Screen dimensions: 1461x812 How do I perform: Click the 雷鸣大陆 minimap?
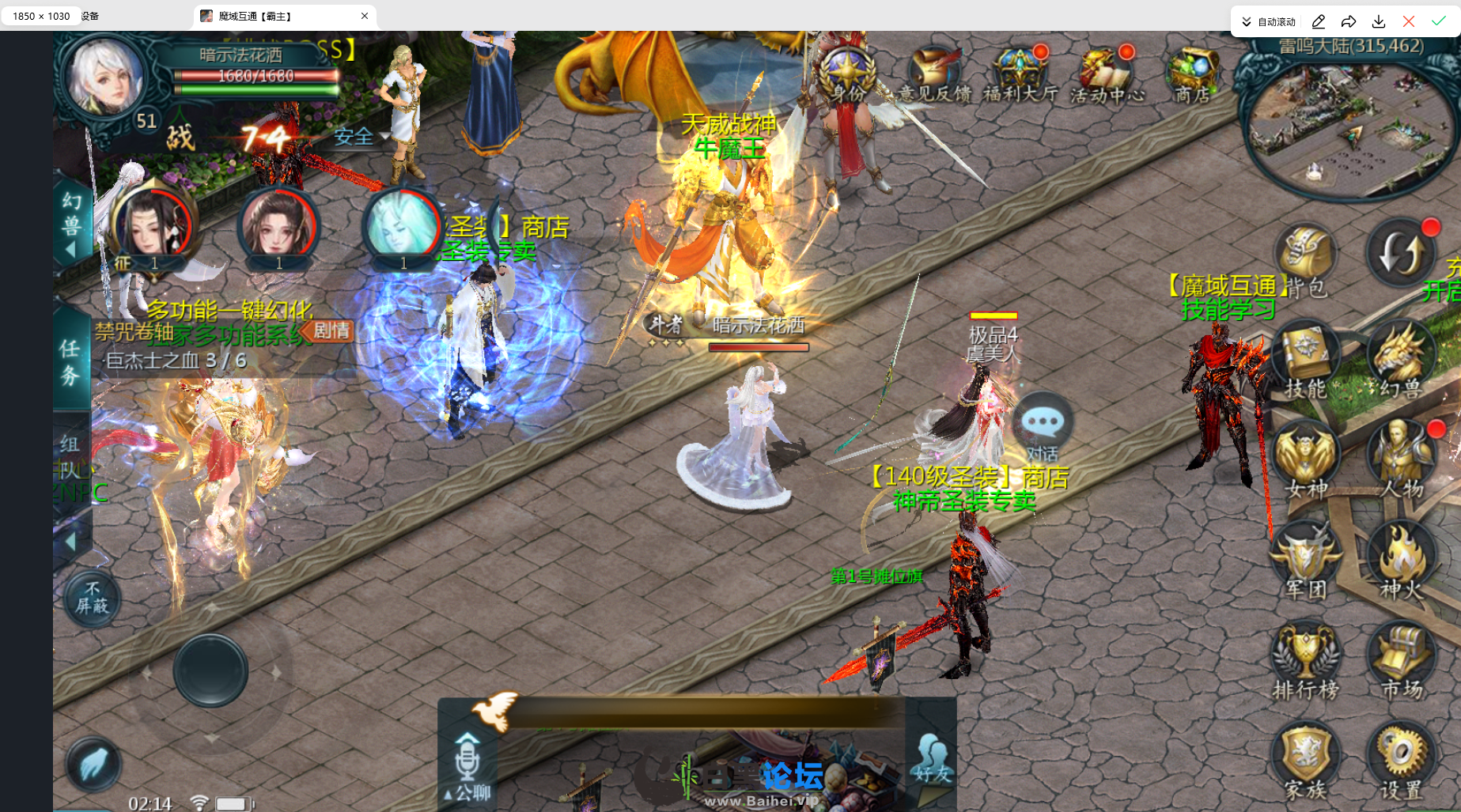(1351, 127)
